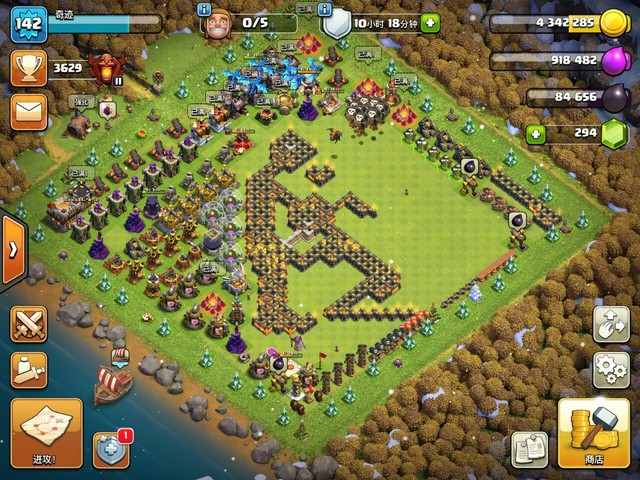Screen dimensions: 640x480
Task: Add shield time with the green plus
Action: (x=430, y=23)
